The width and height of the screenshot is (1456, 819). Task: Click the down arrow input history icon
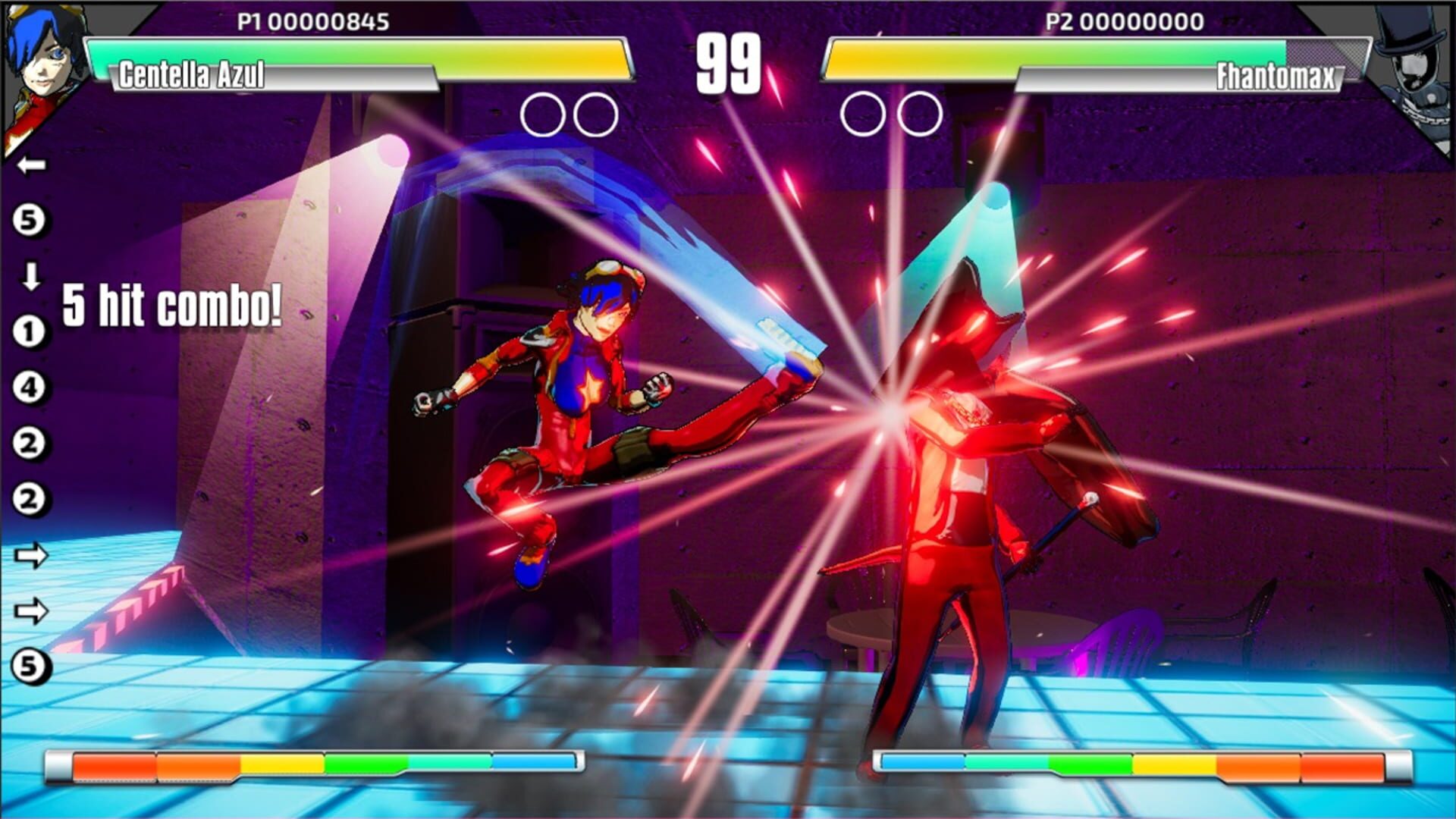(30, 277)
